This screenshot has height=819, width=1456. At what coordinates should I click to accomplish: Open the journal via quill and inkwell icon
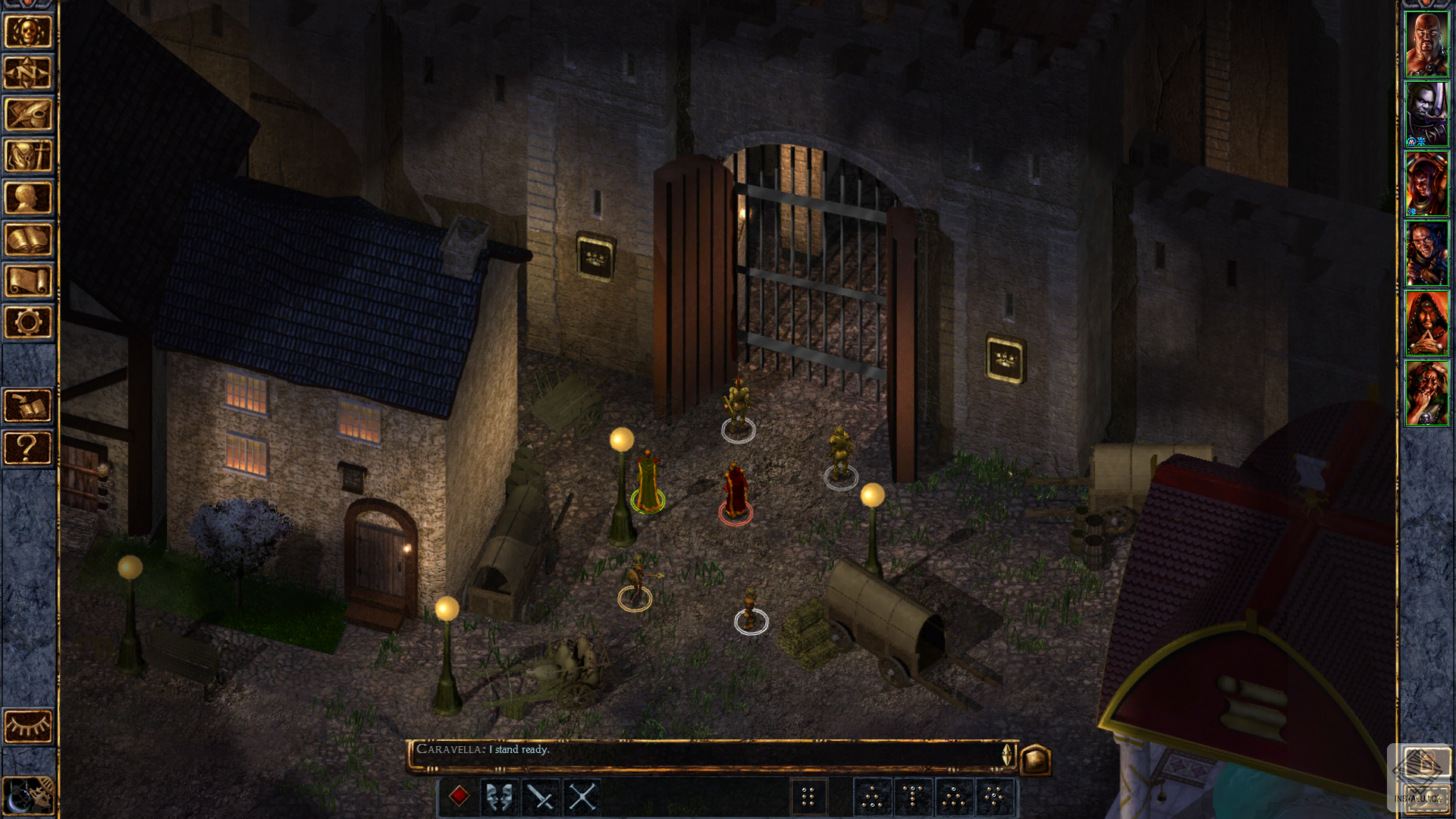(28, 115)
